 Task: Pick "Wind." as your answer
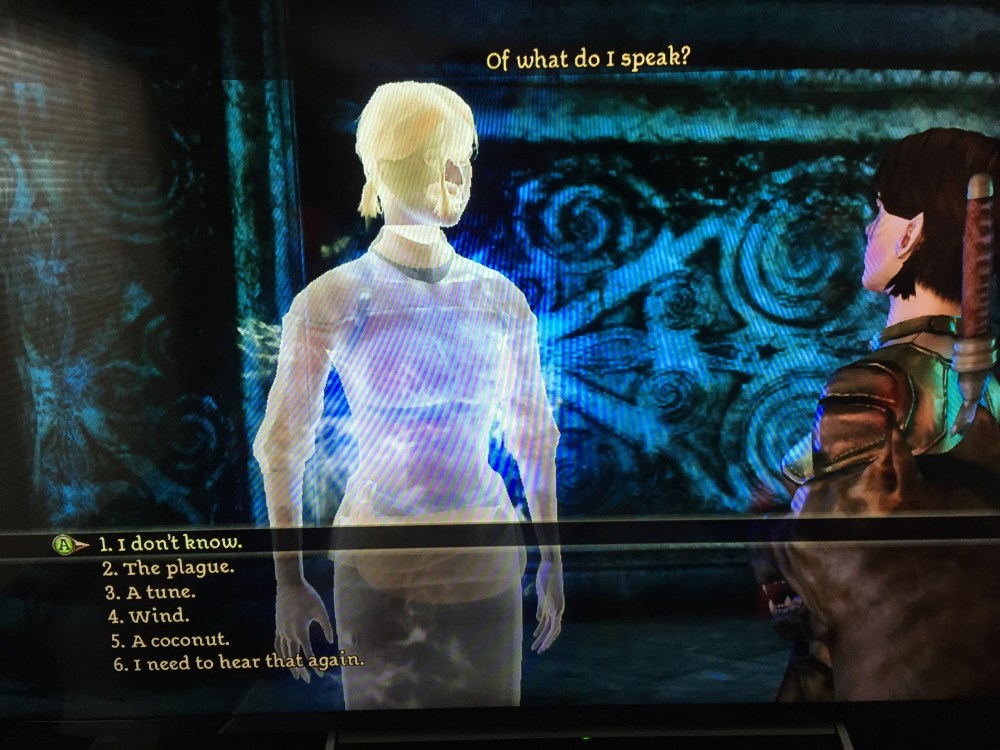(x=150, y=616)
